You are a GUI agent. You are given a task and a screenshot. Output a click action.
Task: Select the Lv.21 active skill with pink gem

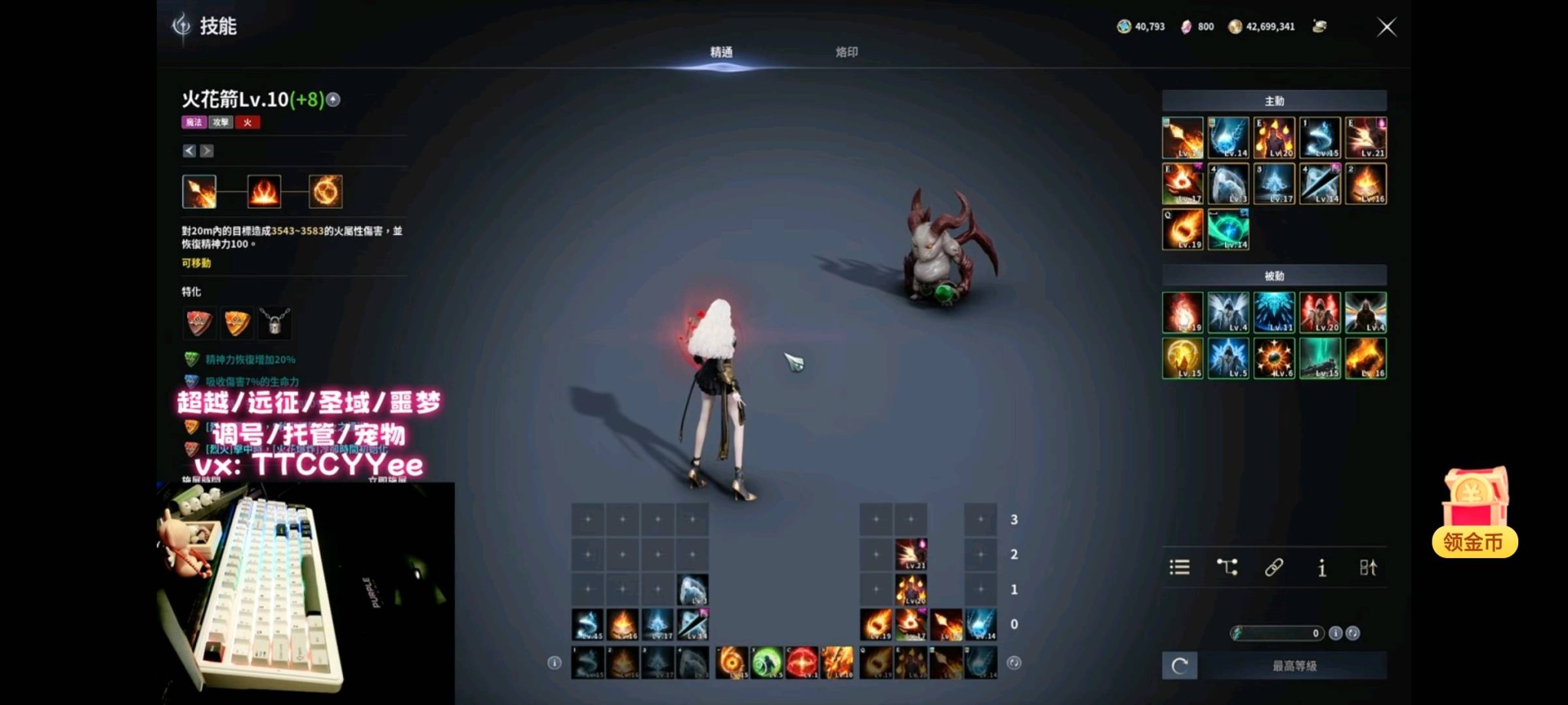1366,138
